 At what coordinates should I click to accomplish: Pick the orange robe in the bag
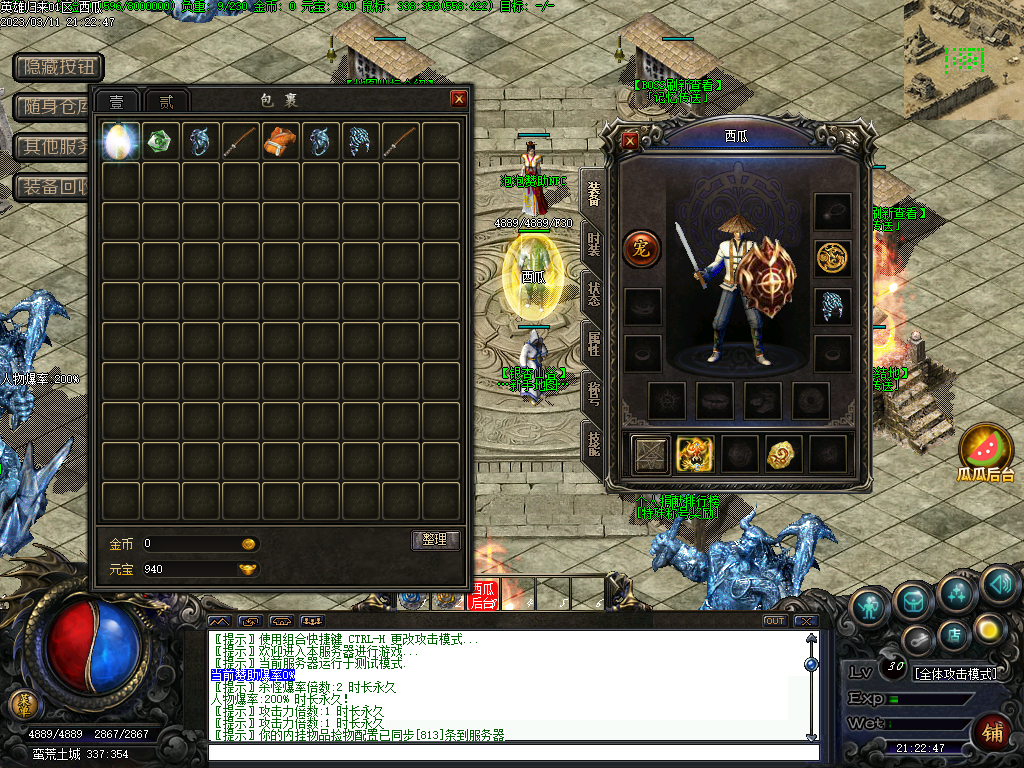(x=281, y=141)
